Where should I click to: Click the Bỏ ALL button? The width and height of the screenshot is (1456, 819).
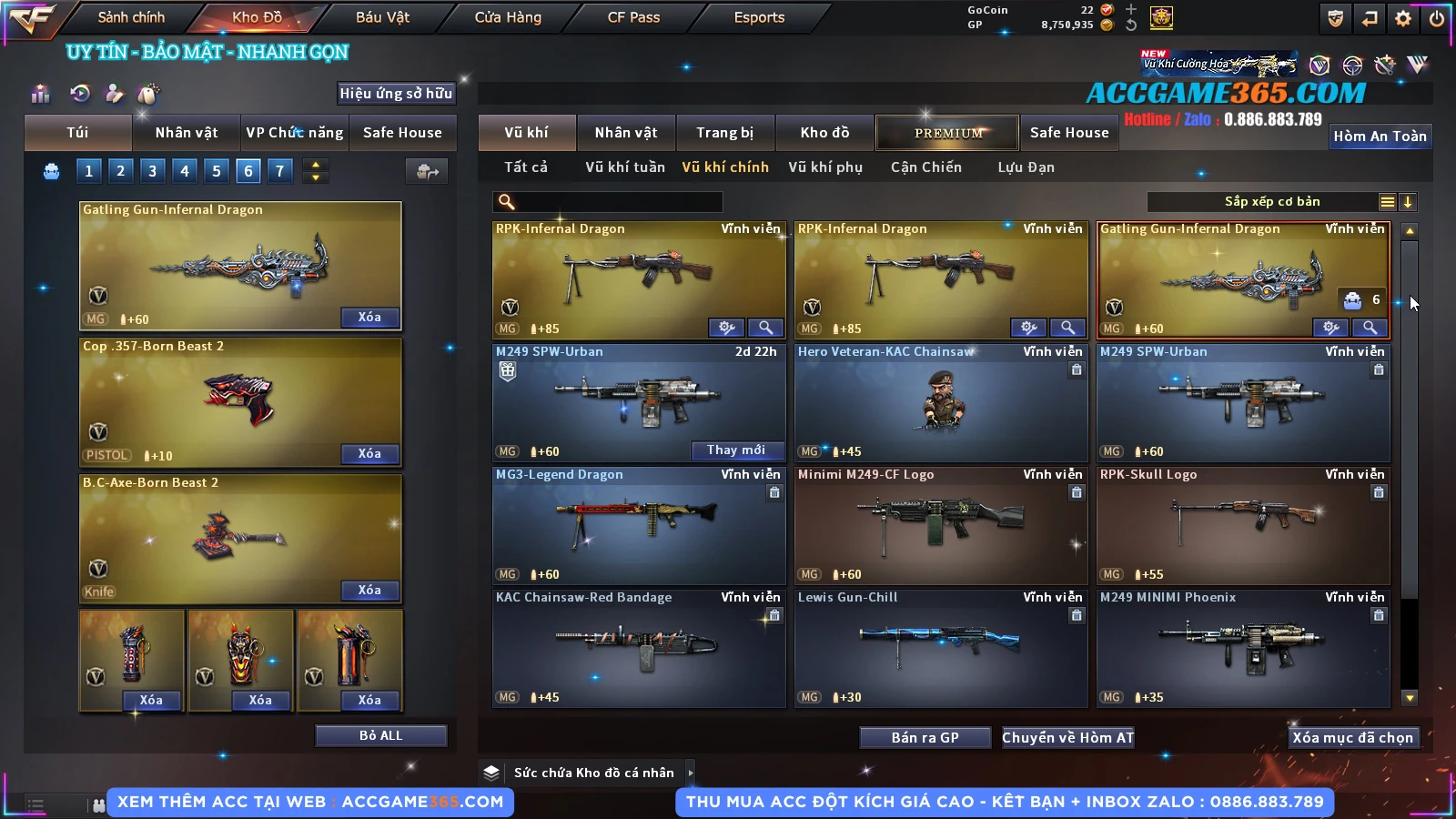pyautogui.click(x=380, y=735)
